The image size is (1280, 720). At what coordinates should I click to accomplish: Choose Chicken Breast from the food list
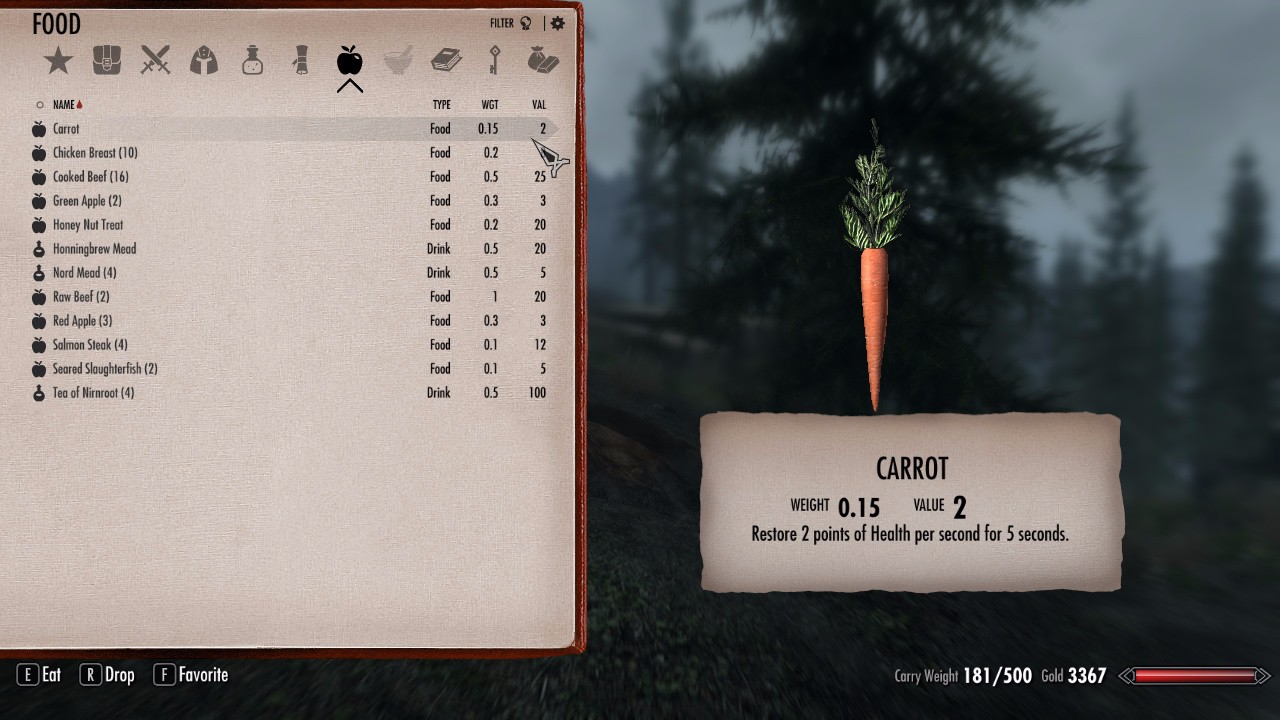(95, 153)
